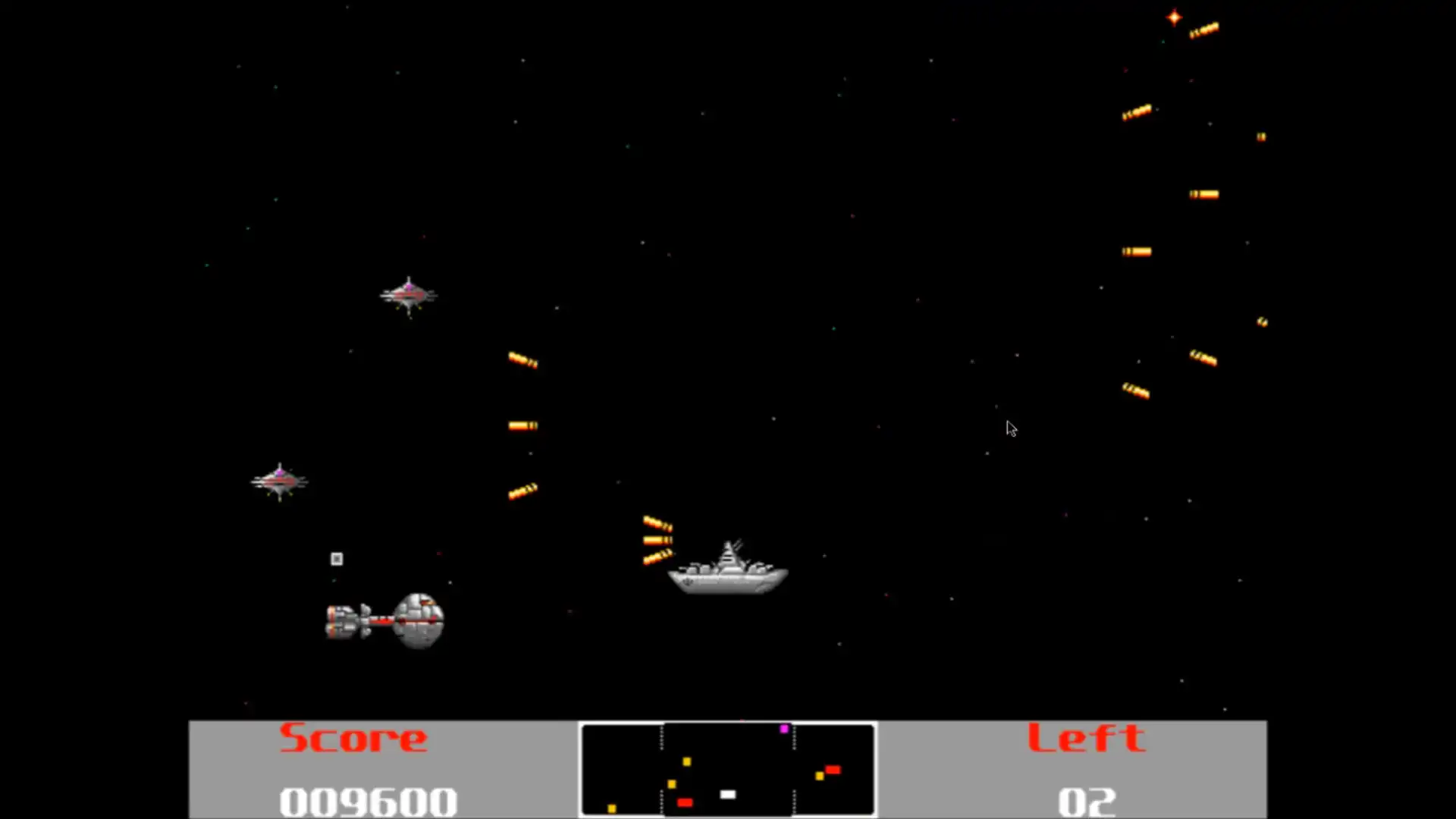This screenshot has height=819, width=1456.
Task: Click the radar minimap panel
Action: (727, 769)
